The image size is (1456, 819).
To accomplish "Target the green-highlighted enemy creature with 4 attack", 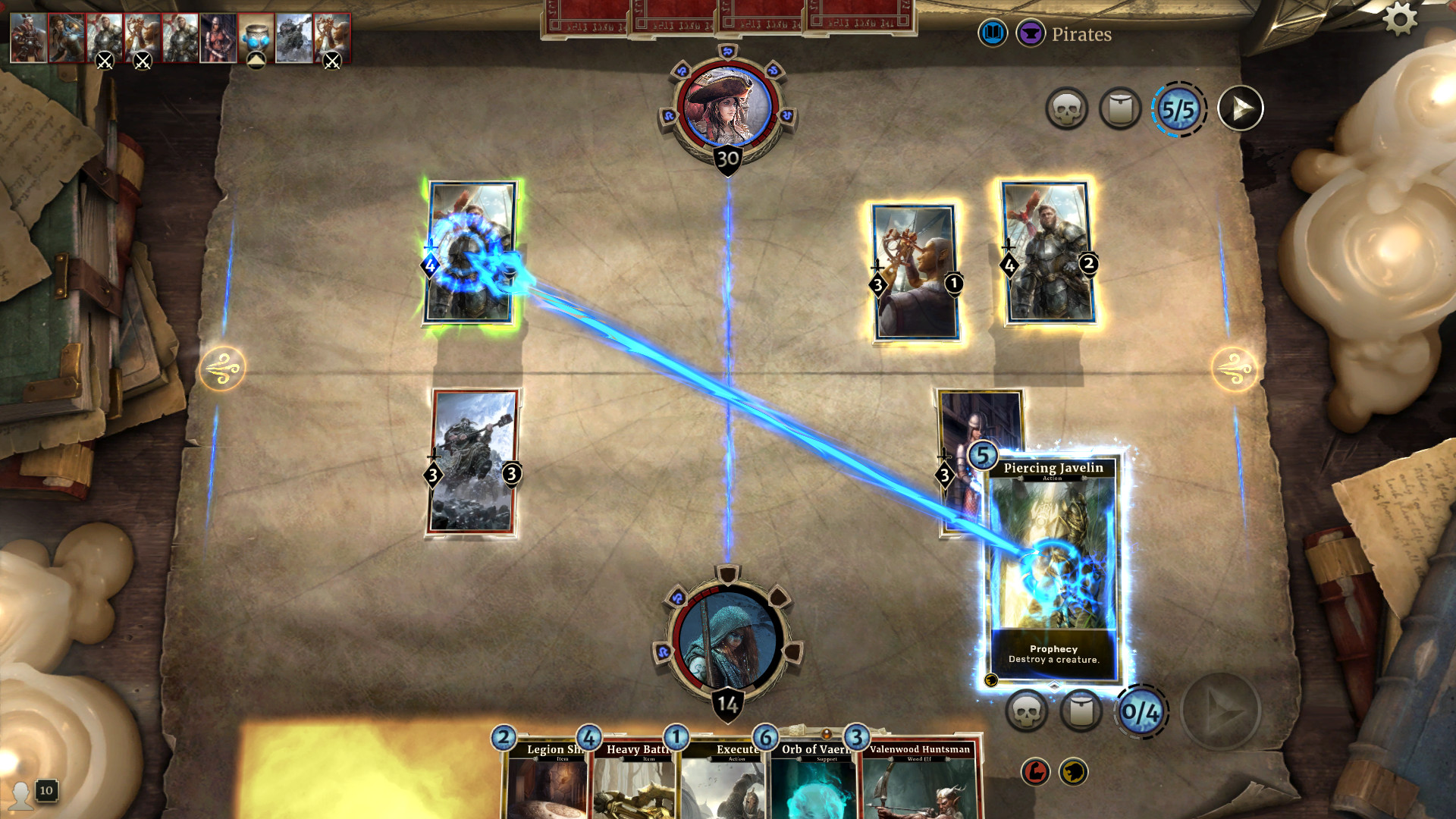I will pos(471,254).
